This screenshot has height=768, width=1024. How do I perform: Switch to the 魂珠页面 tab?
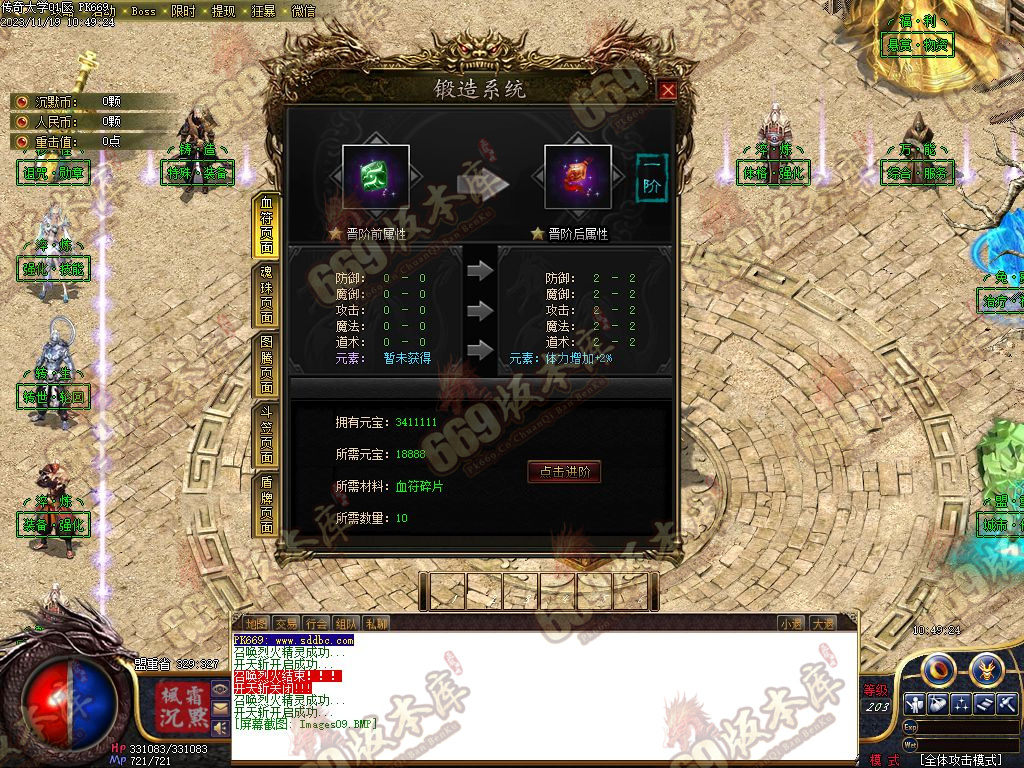(266, 296)
